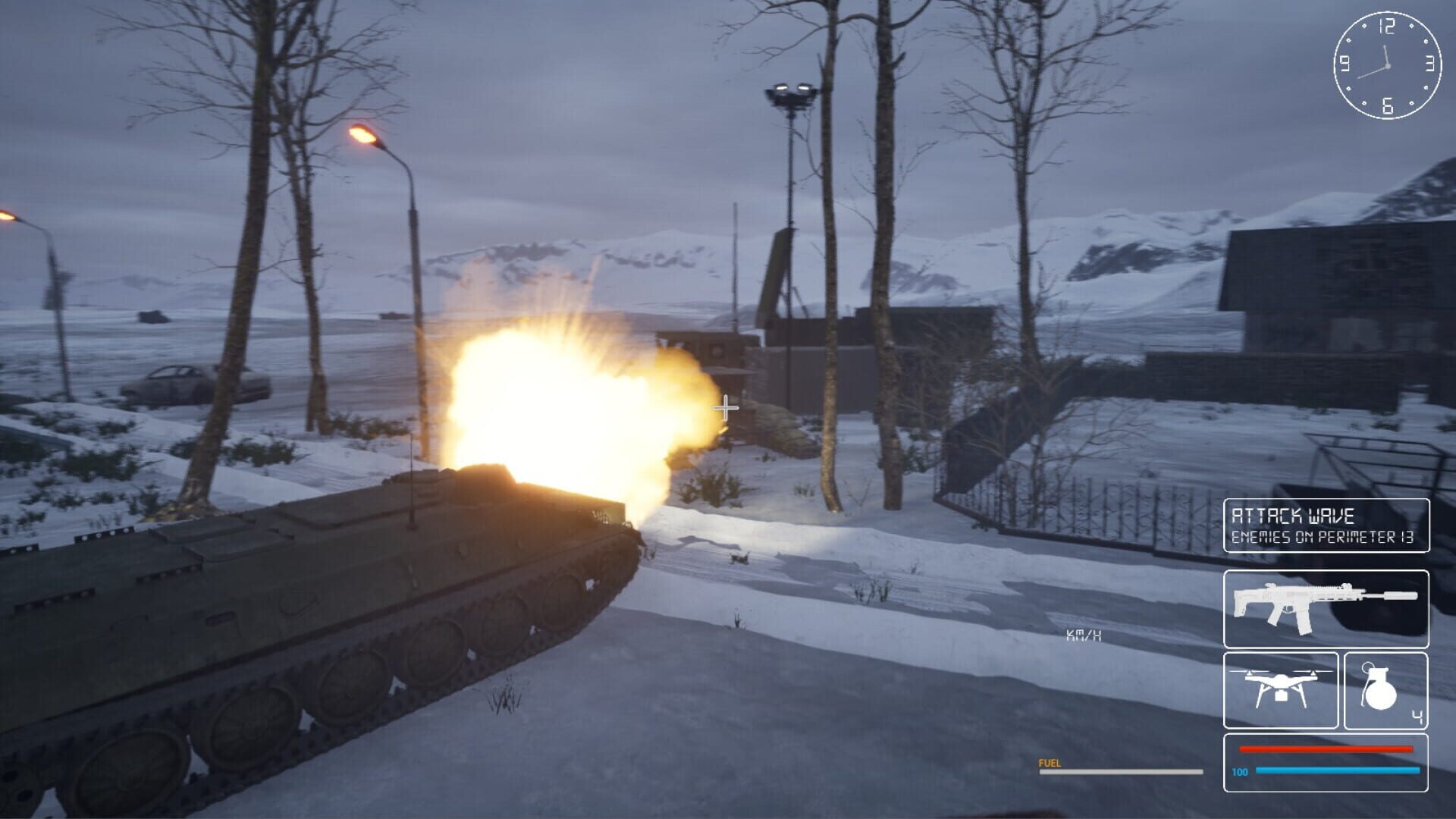Click the analog clock in the top-right corner
1456x819 pixels.
click(x=1388, y=67)
